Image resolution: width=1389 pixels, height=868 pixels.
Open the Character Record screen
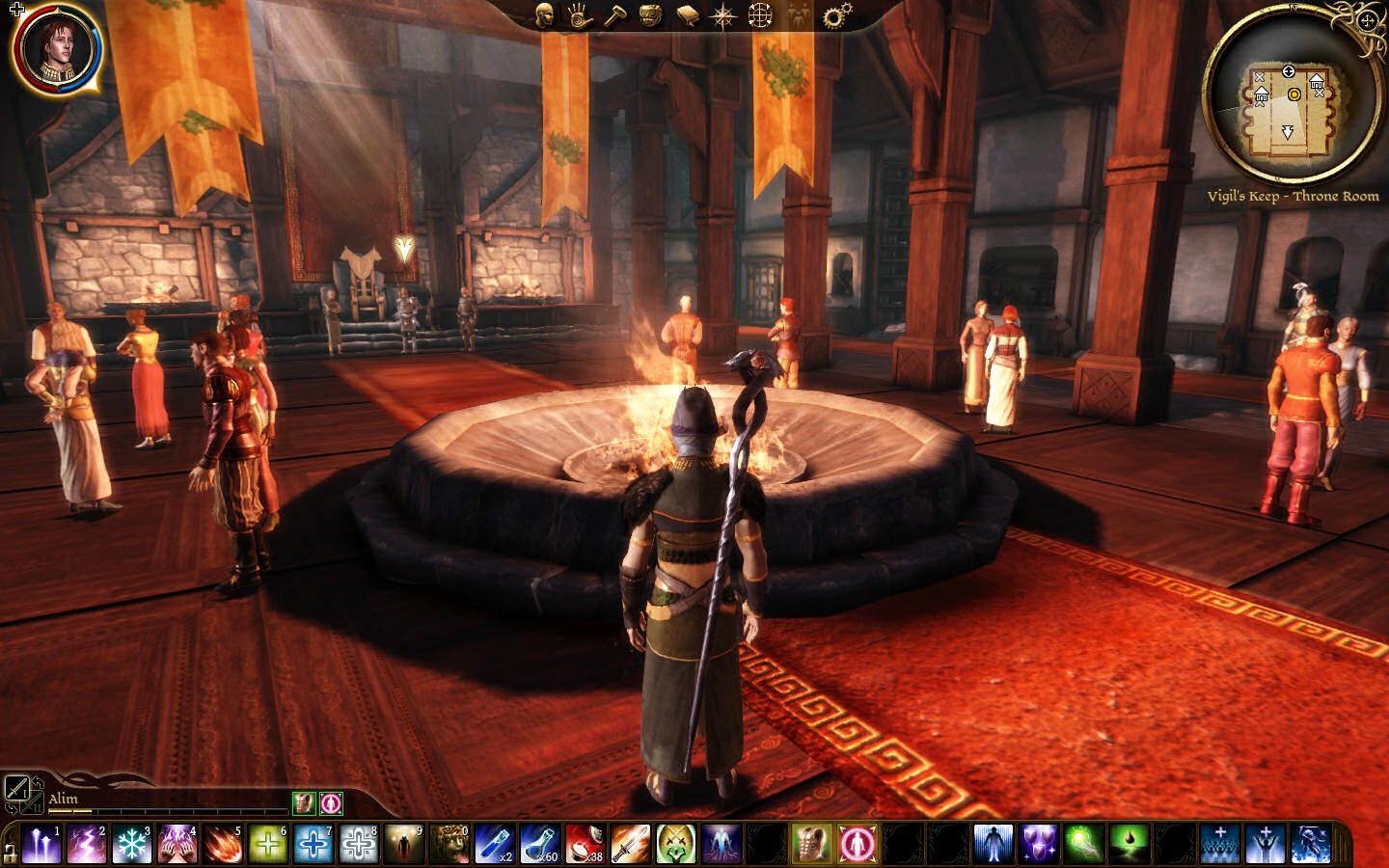545,14
